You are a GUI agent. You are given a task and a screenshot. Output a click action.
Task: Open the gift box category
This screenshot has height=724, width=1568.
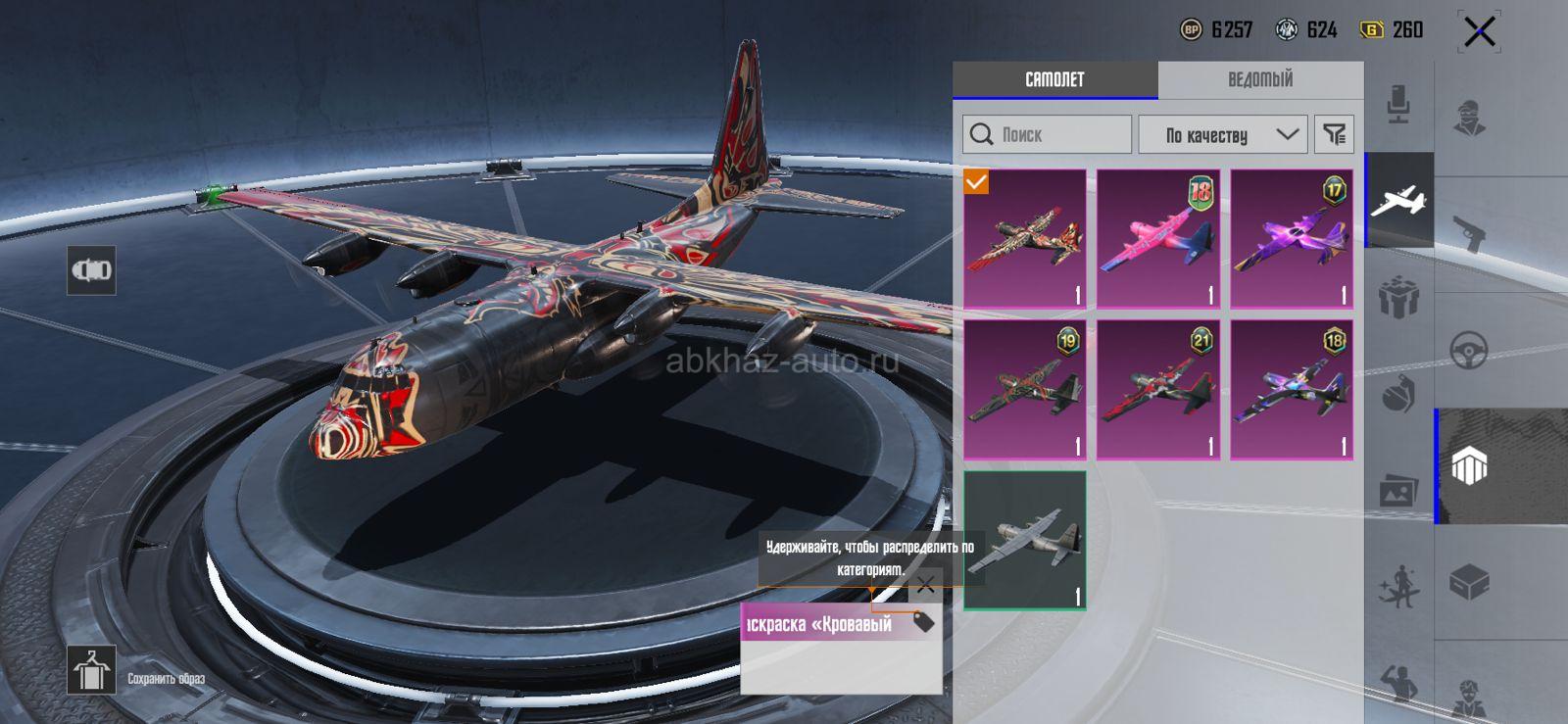pyautogui.click(x=1398, y=297)
